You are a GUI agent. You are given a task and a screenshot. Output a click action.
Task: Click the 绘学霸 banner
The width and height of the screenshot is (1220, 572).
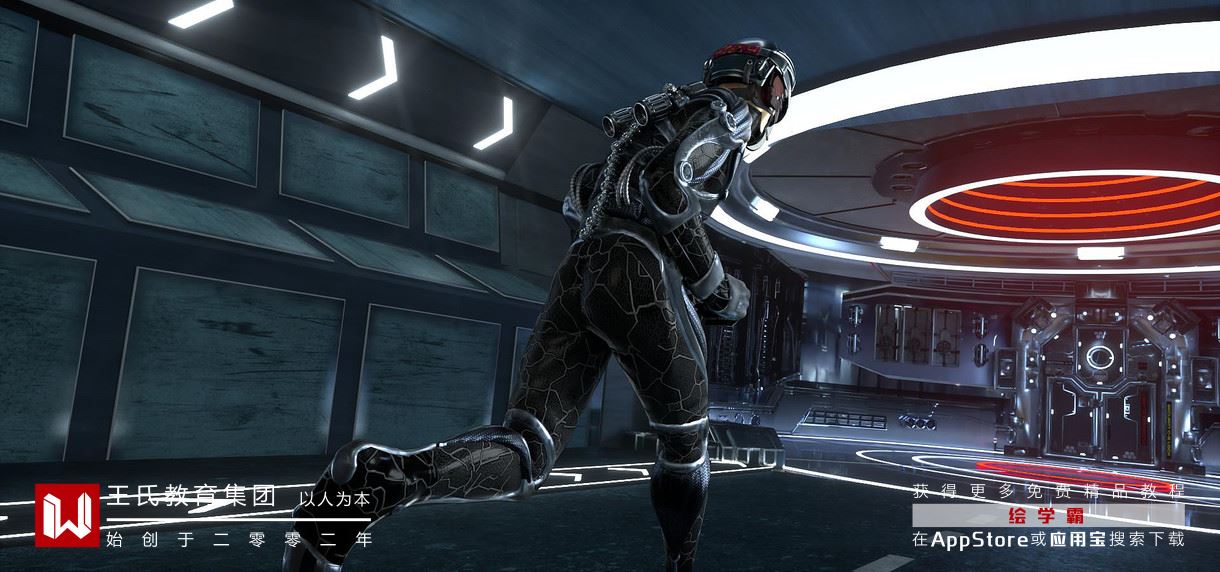(1046, 516)
